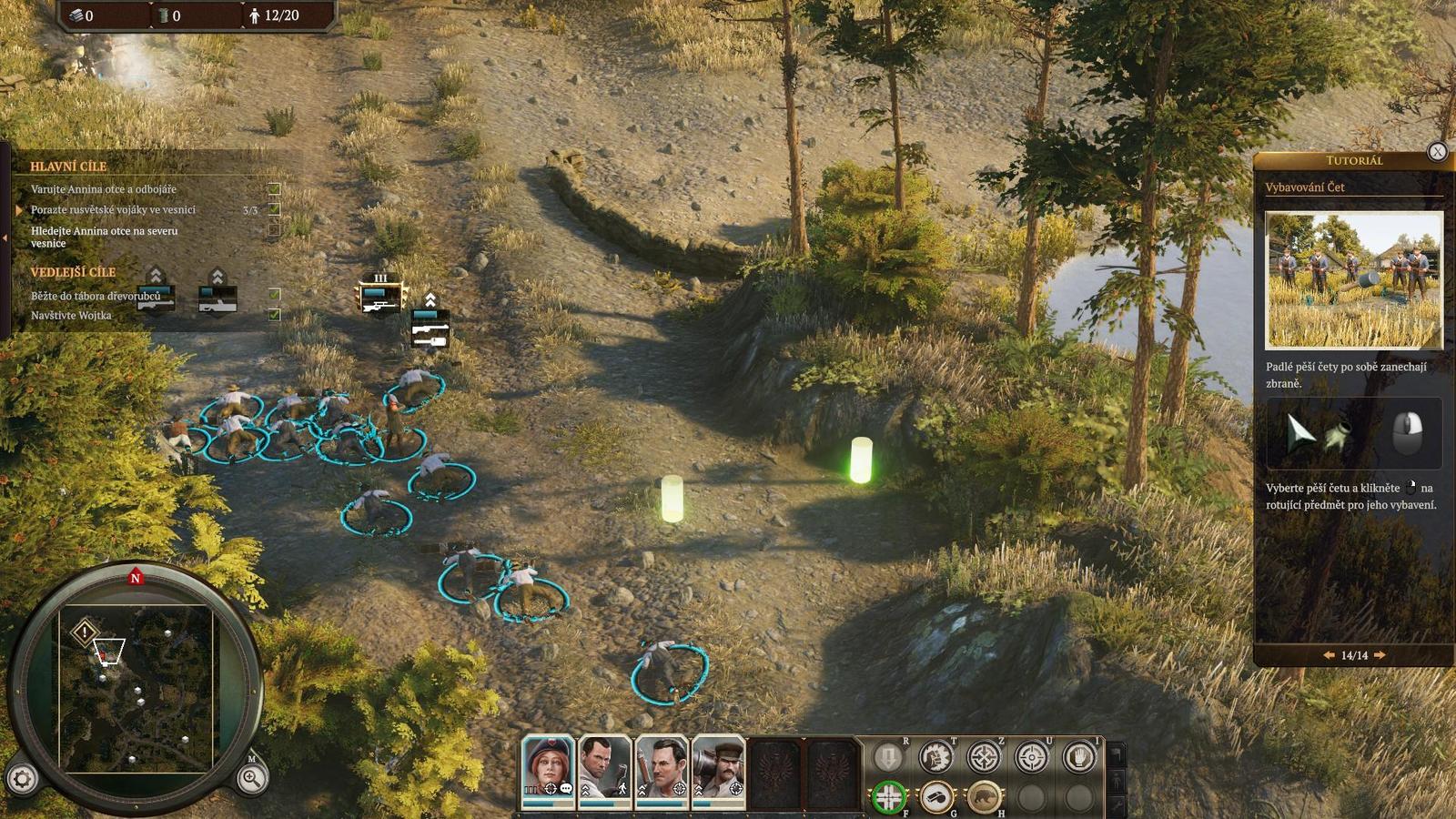Close the Tutoriál panel

click(x=1437, y=152)
